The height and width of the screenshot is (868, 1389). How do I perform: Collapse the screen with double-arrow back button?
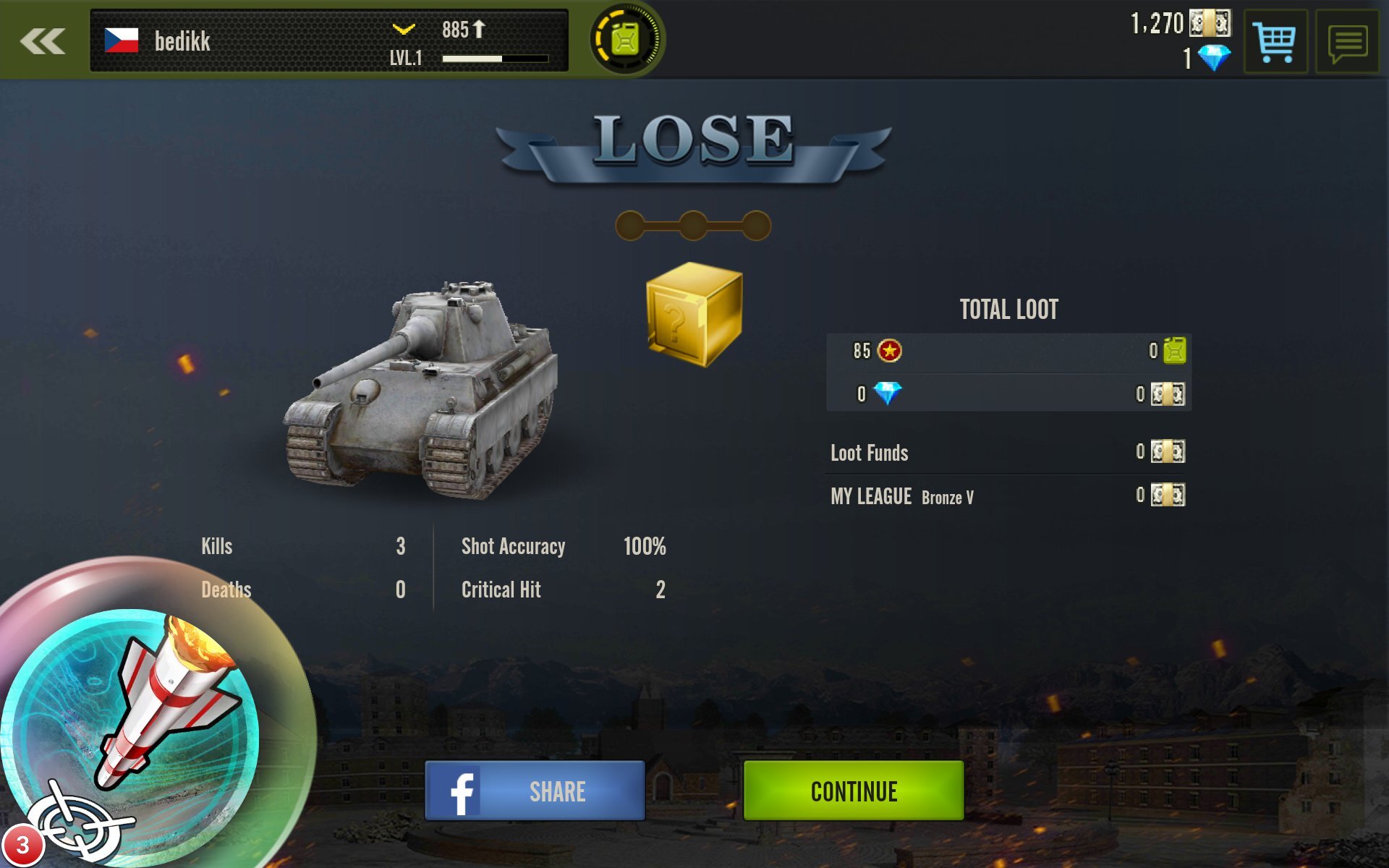tap(43, 41)
